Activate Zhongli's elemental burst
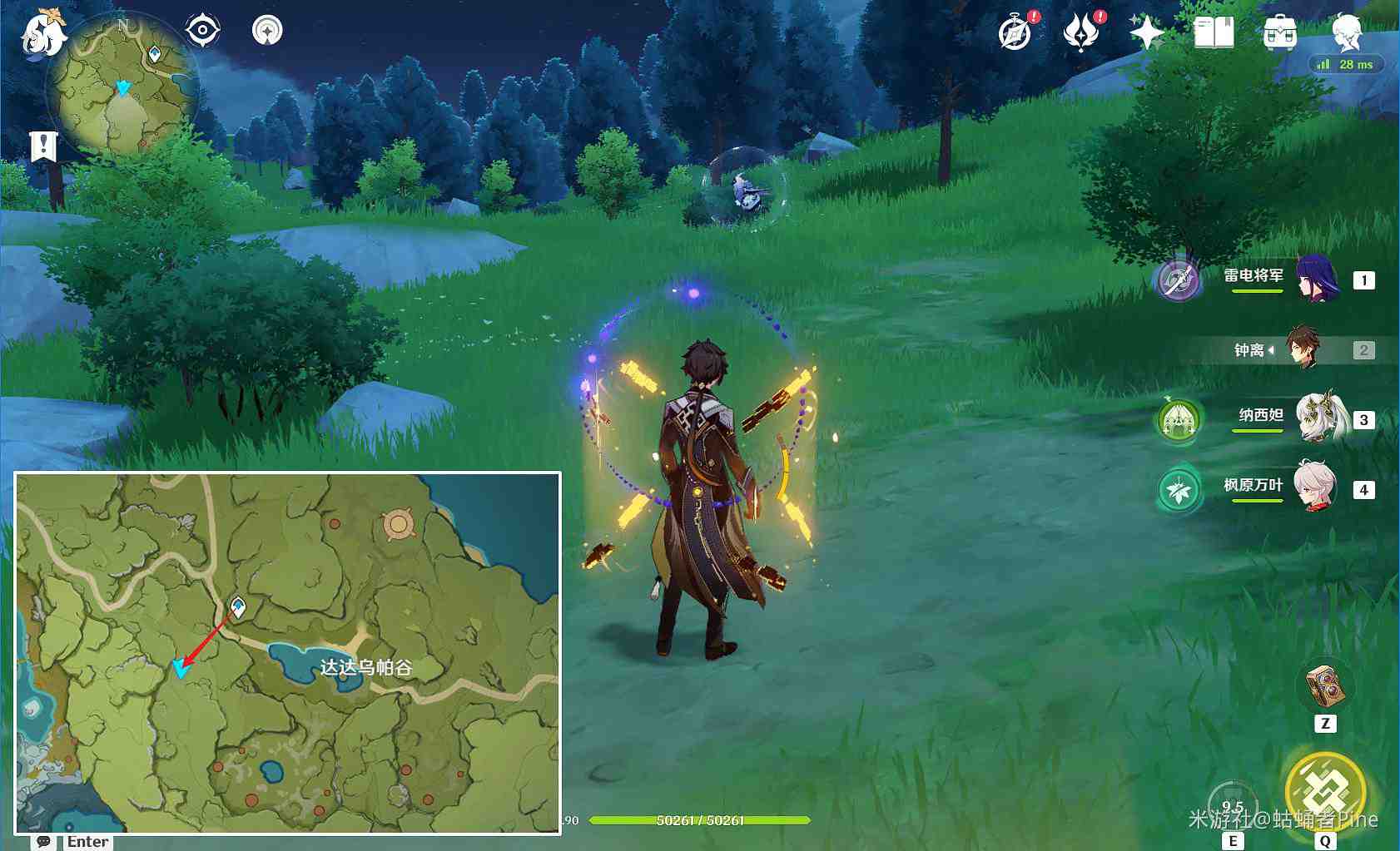This screenshot has width=1400, height=851. pyautogui.click(x=1325, y=791)
